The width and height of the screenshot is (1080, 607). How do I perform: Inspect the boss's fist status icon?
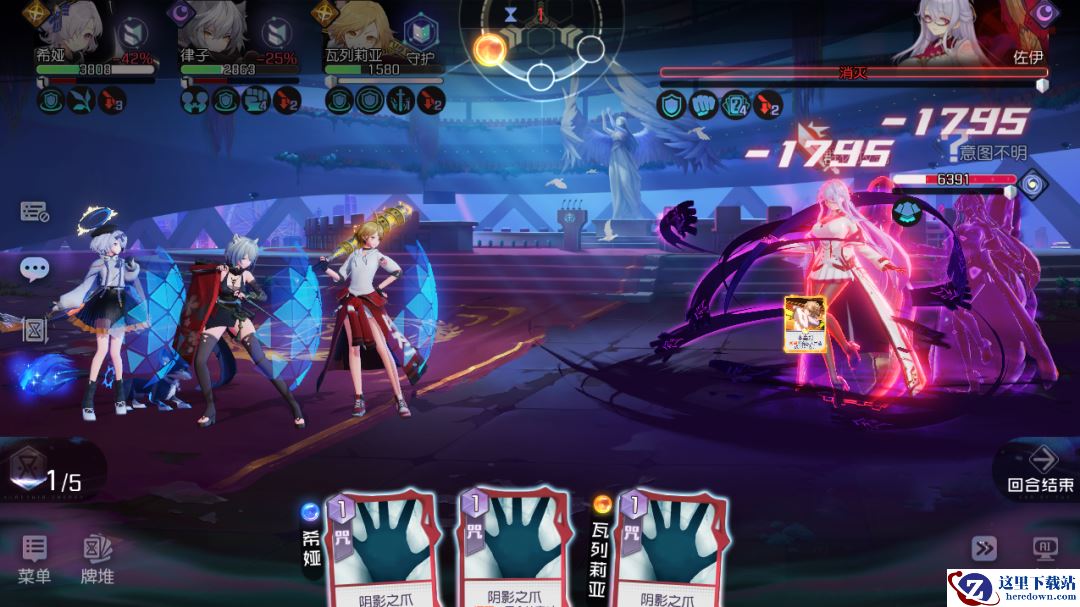coord(702,103)
